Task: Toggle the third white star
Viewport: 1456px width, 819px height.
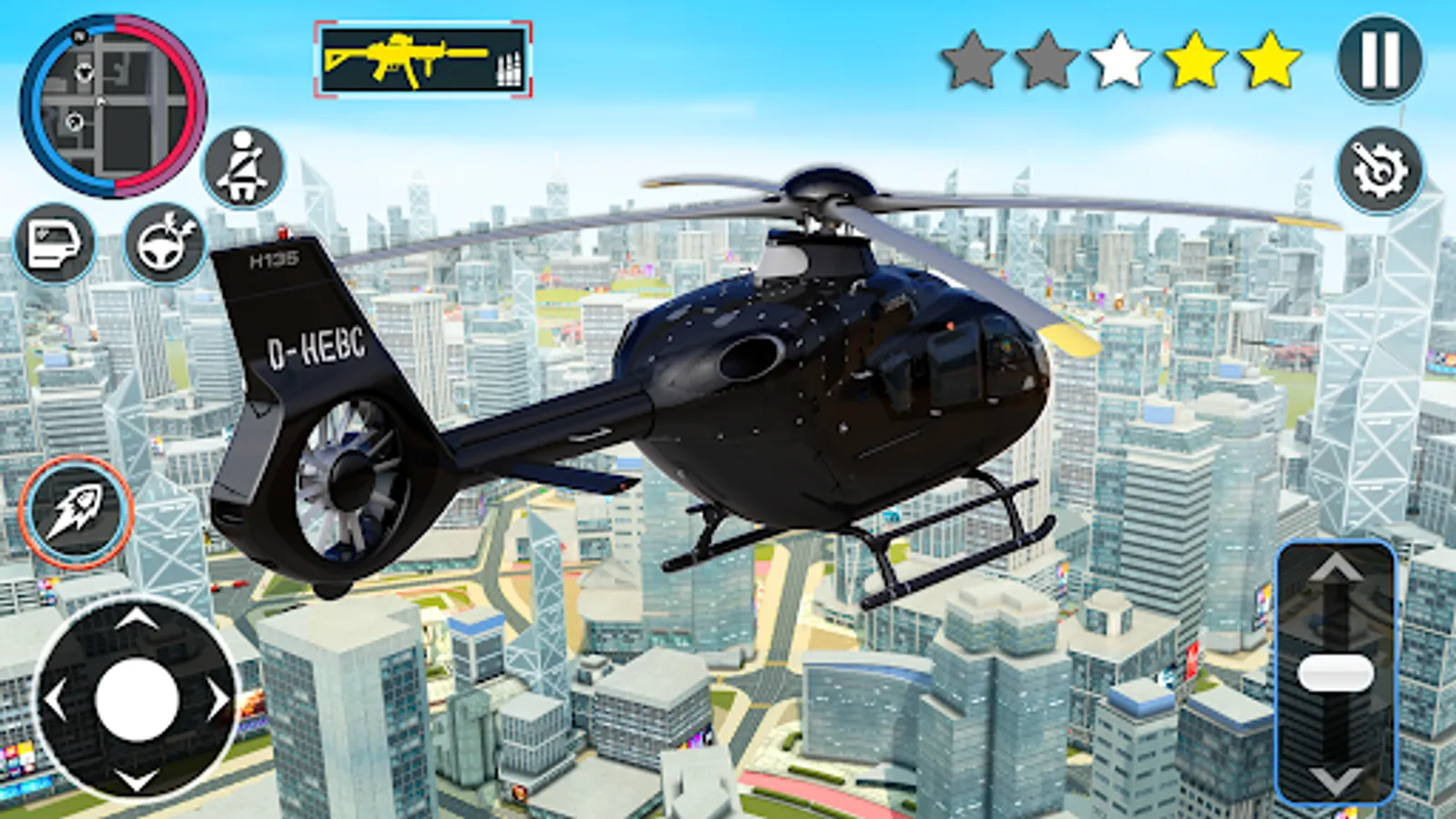Action: (1118, 60)
